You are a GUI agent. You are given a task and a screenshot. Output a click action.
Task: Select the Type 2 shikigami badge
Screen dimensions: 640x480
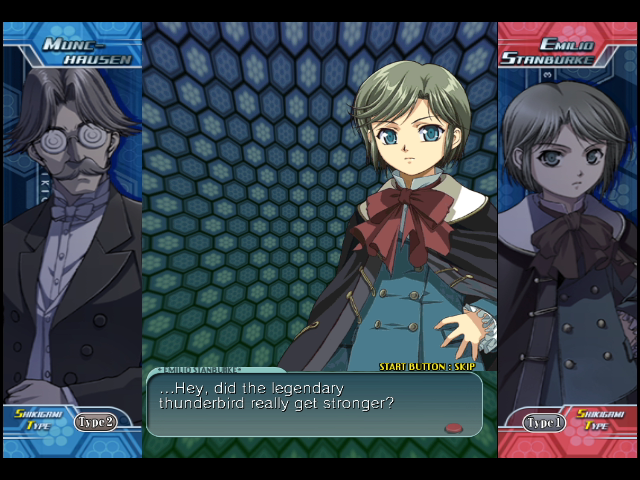coord(95,422)
